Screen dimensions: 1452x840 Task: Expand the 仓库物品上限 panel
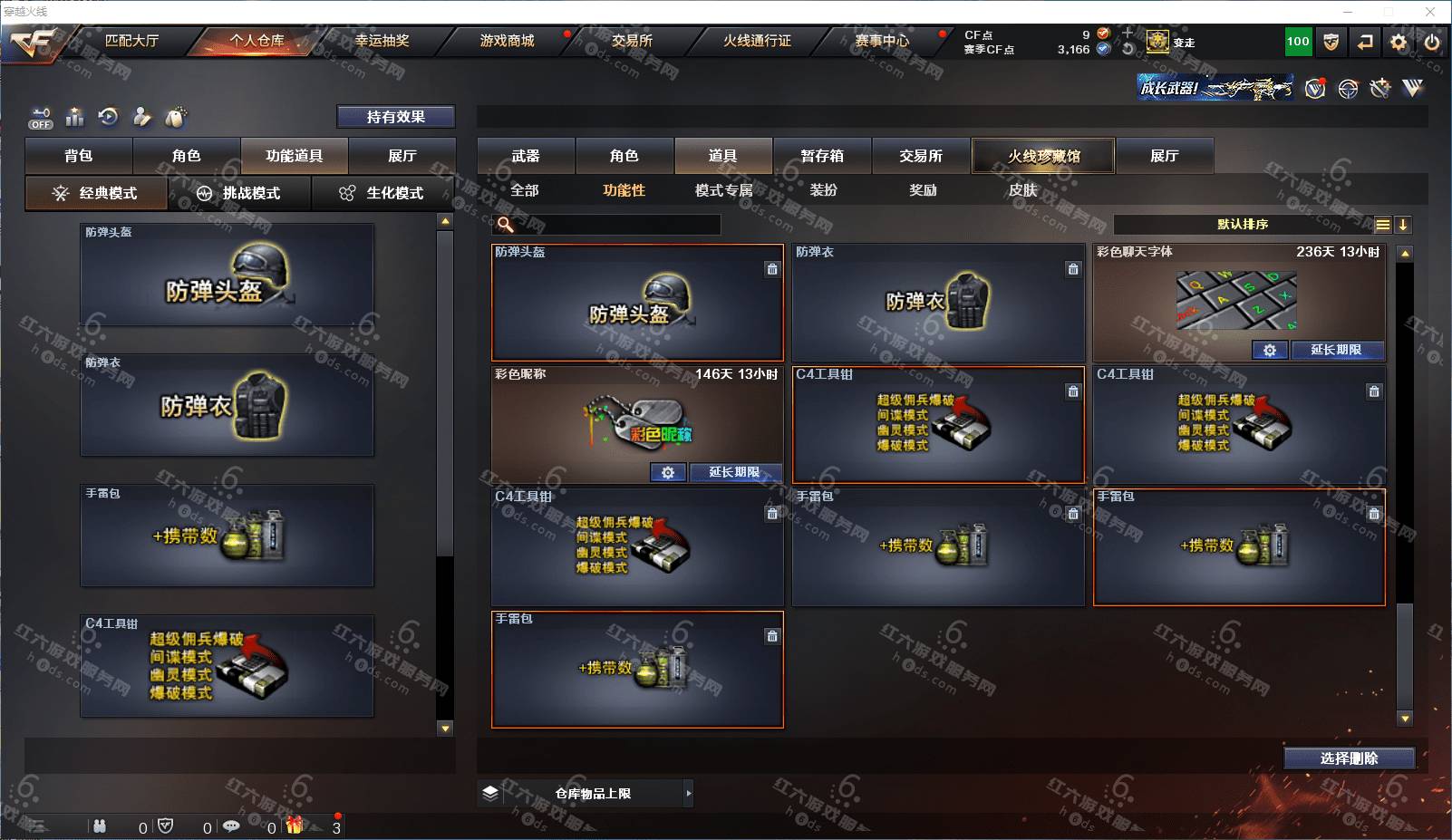[688, 794]
